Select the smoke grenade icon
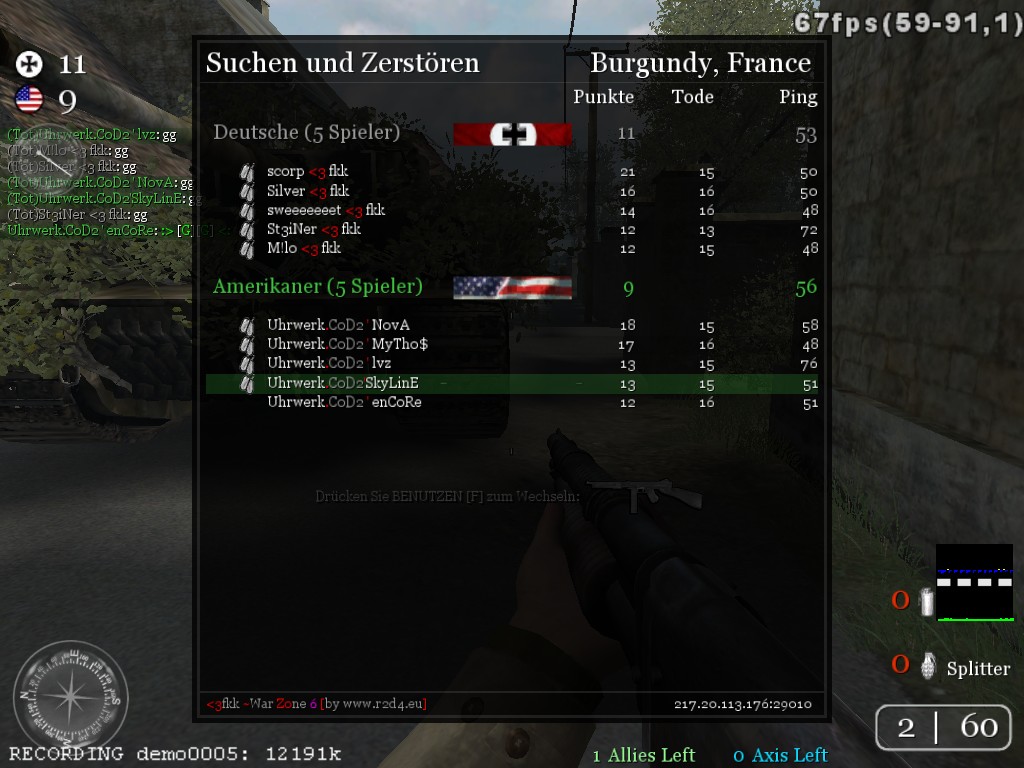Viewport: 1024px width, 768px height. (x=927, y=602)
